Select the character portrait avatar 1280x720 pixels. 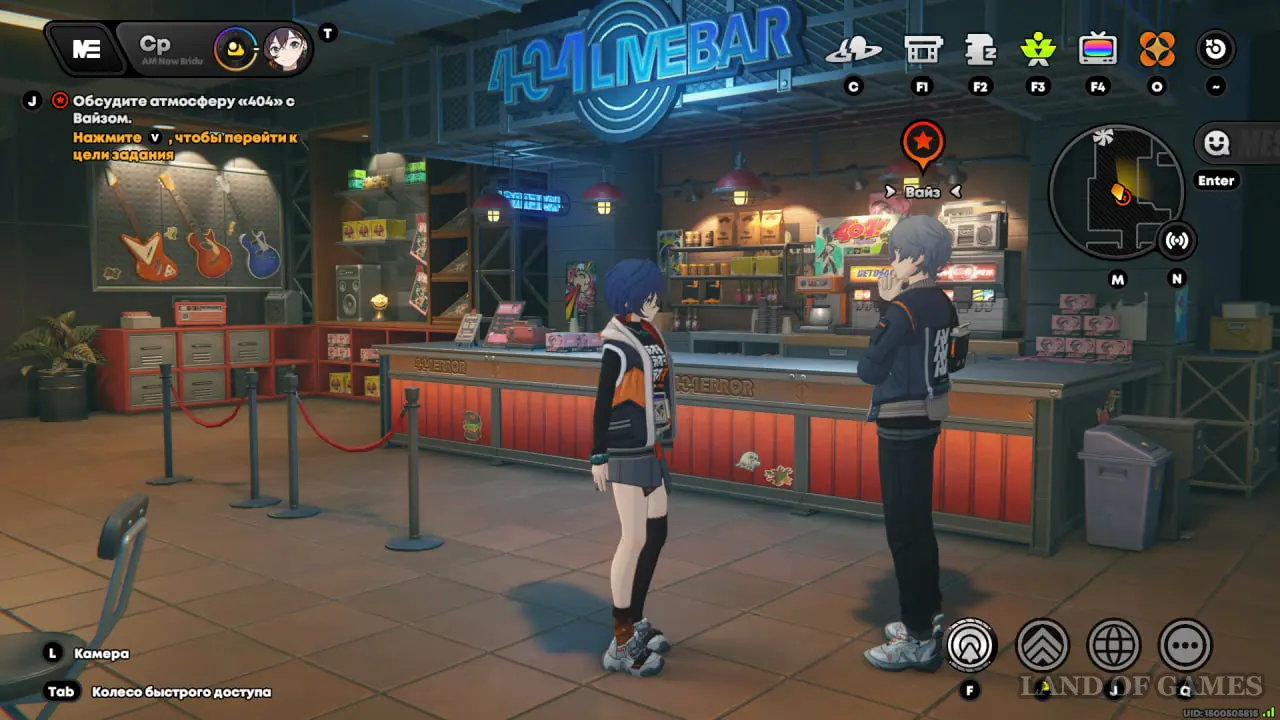284,48
